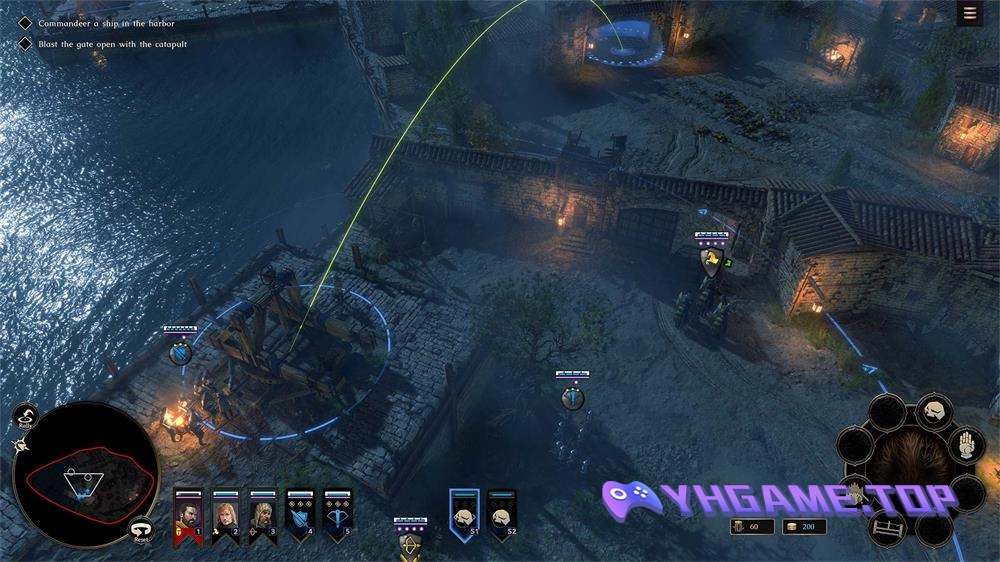Click the Commandeer a ship objective

pos(105,23)
